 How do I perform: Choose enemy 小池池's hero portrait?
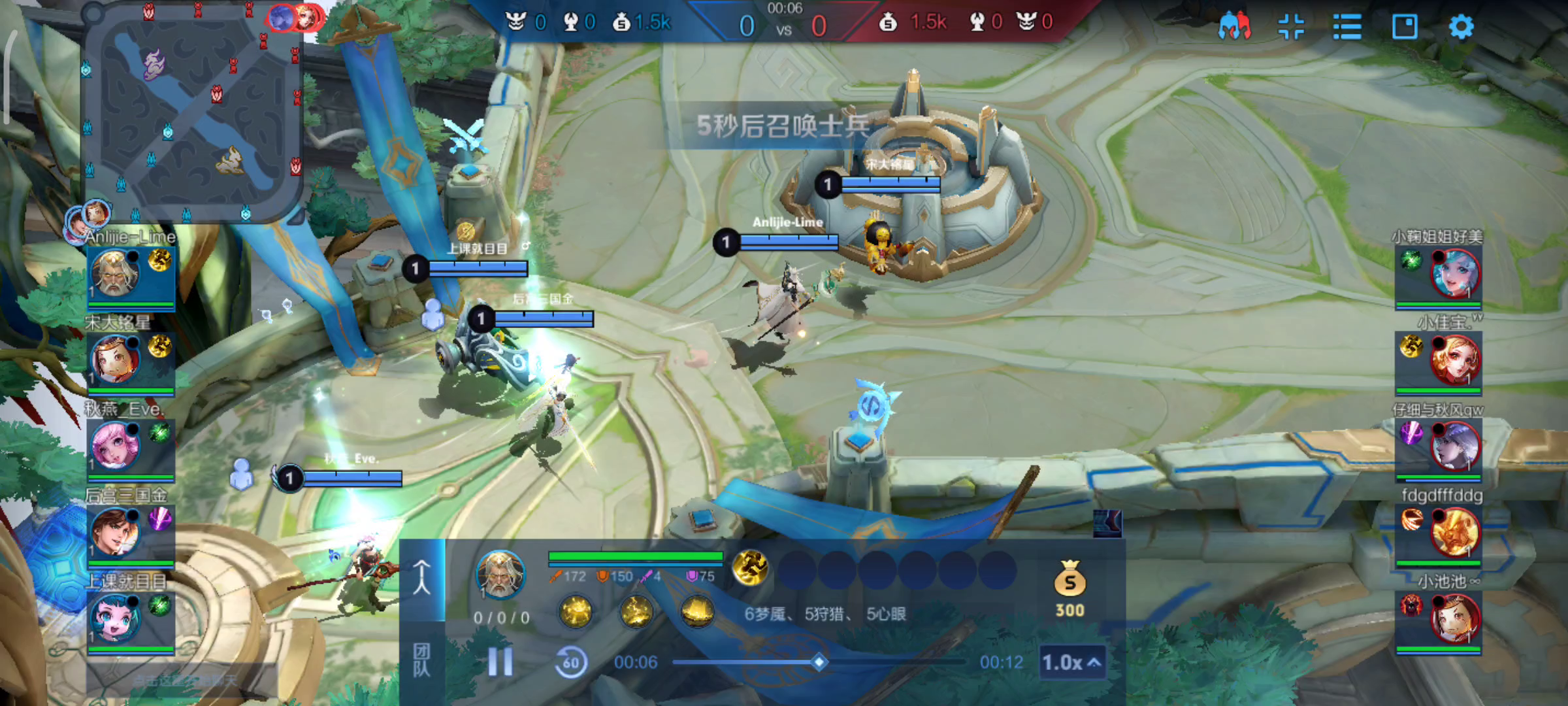tap(1454, 618)
